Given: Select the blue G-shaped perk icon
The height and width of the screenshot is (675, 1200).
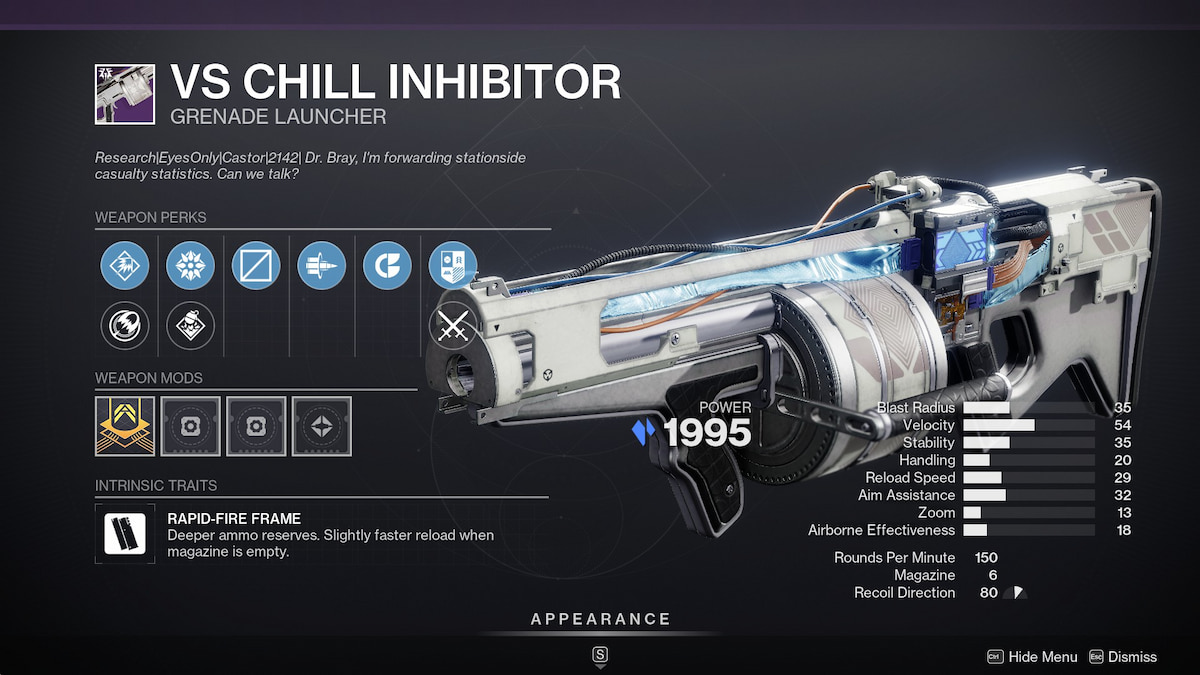Looking at the screenshot, I should tap(387, 266).
